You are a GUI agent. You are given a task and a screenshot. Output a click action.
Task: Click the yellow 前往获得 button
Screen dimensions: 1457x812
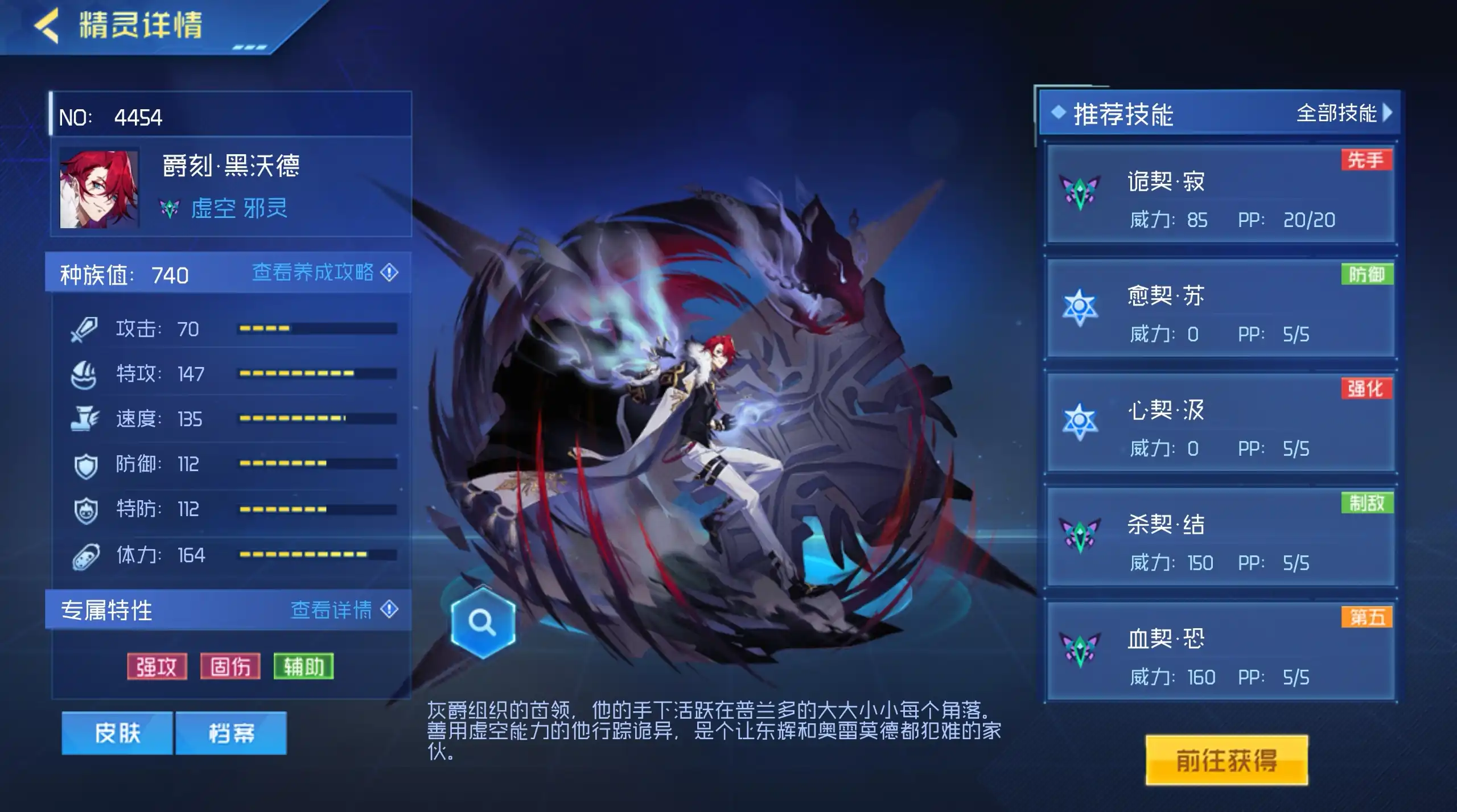[1226, 760]
